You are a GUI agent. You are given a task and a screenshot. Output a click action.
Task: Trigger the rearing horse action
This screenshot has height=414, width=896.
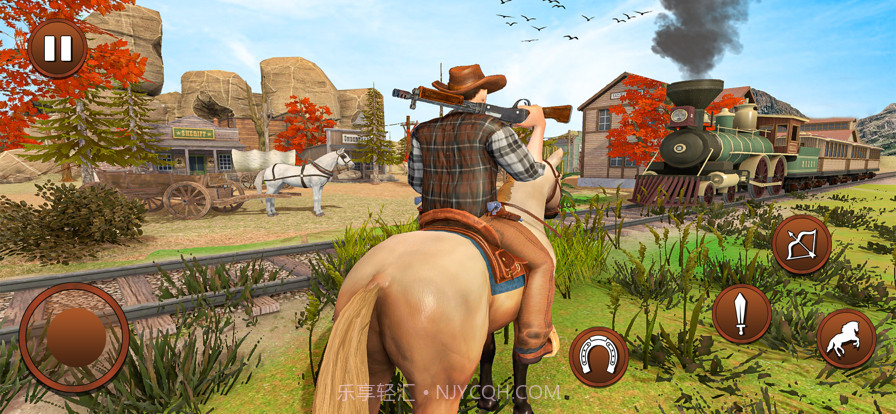pos(846,338)
